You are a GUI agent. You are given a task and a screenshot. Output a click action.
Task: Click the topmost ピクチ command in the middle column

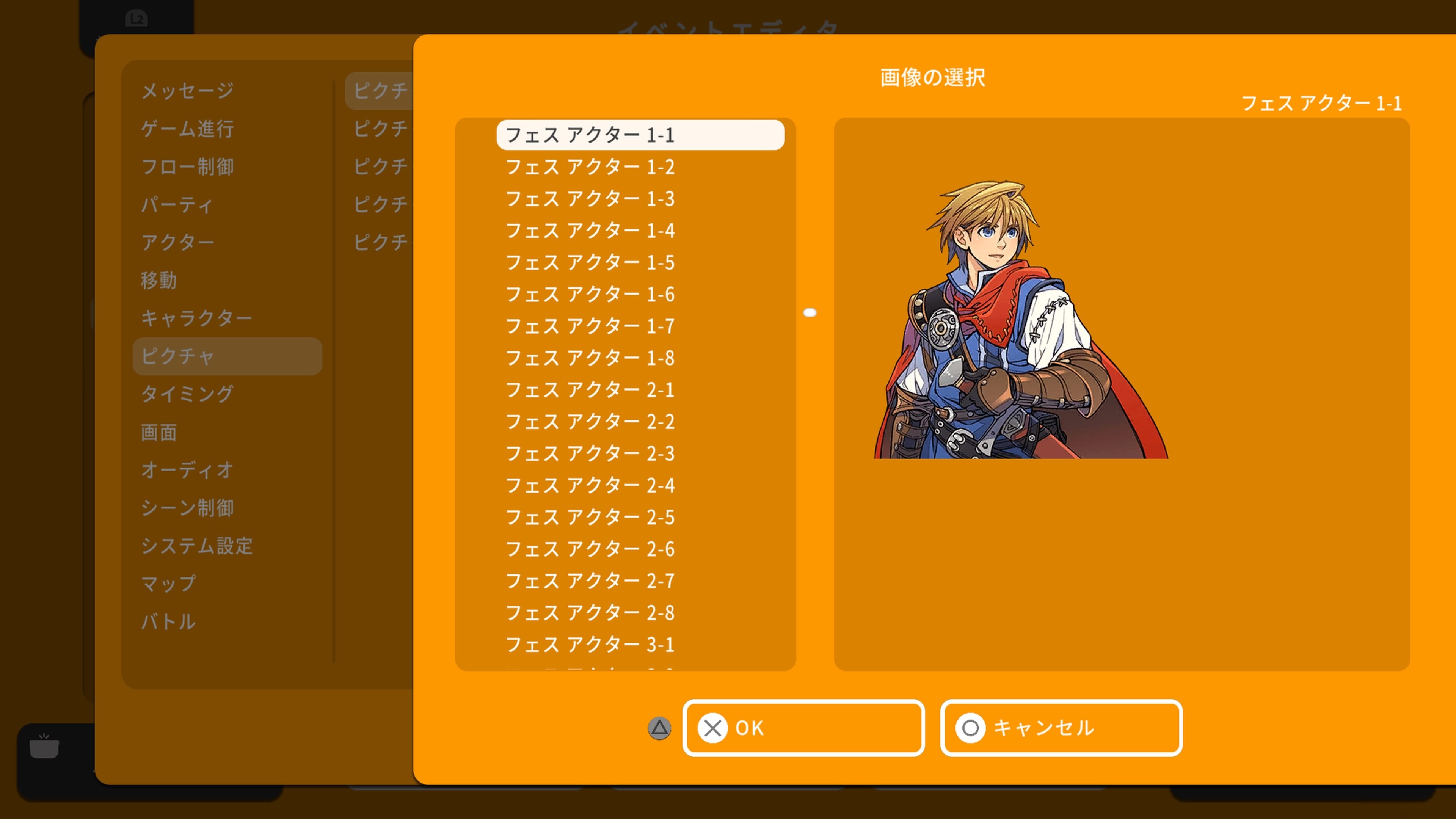coord(380,91)
